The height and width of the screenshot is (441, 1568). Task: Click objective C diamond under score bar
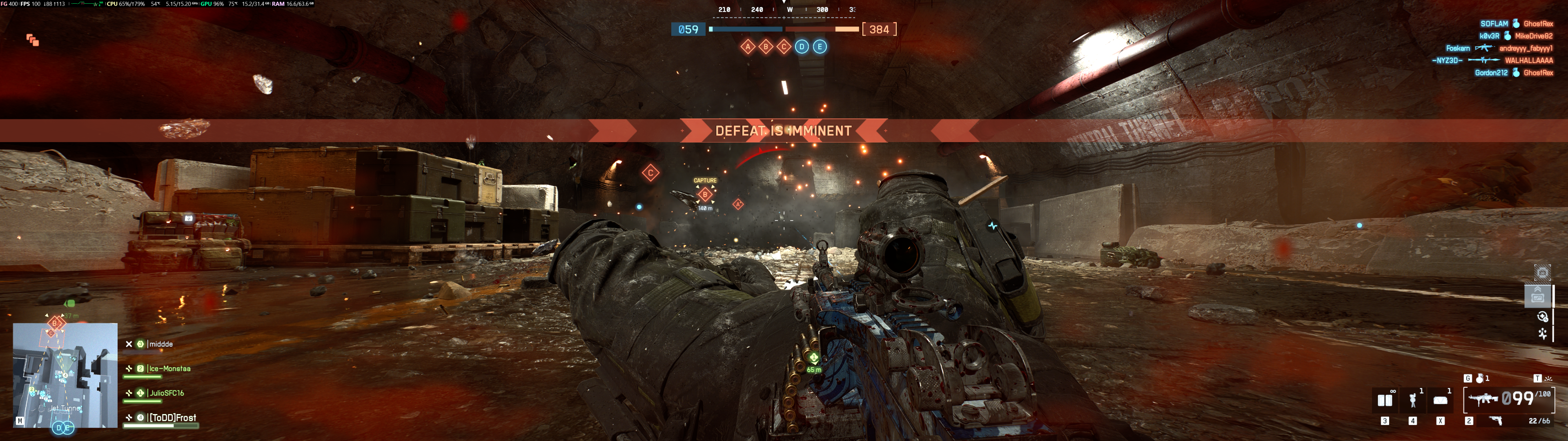coord(784,47)
